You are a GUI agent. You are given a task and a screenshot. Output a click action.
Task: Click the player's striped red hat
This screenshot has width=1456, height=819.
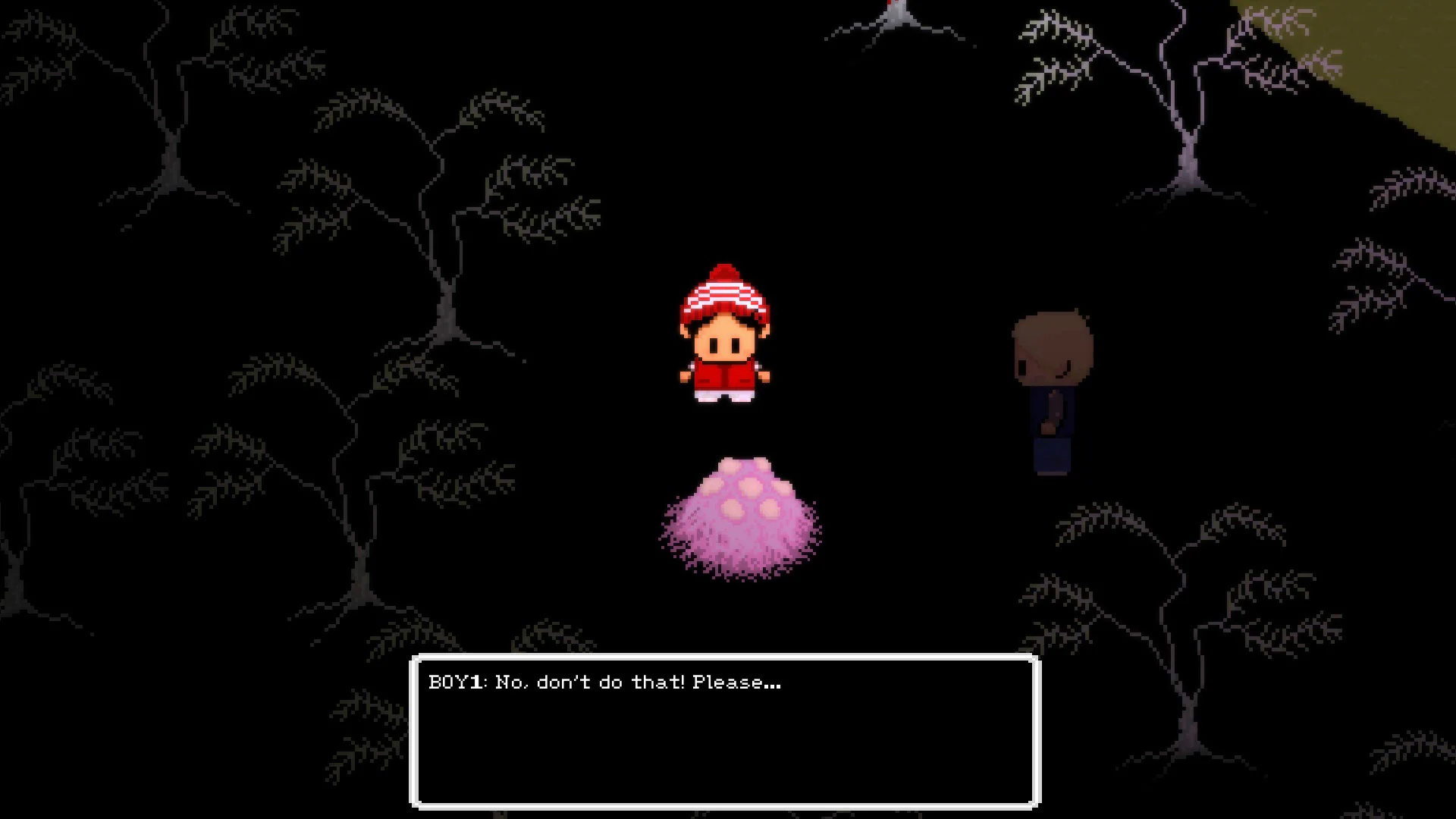[724, 292]
